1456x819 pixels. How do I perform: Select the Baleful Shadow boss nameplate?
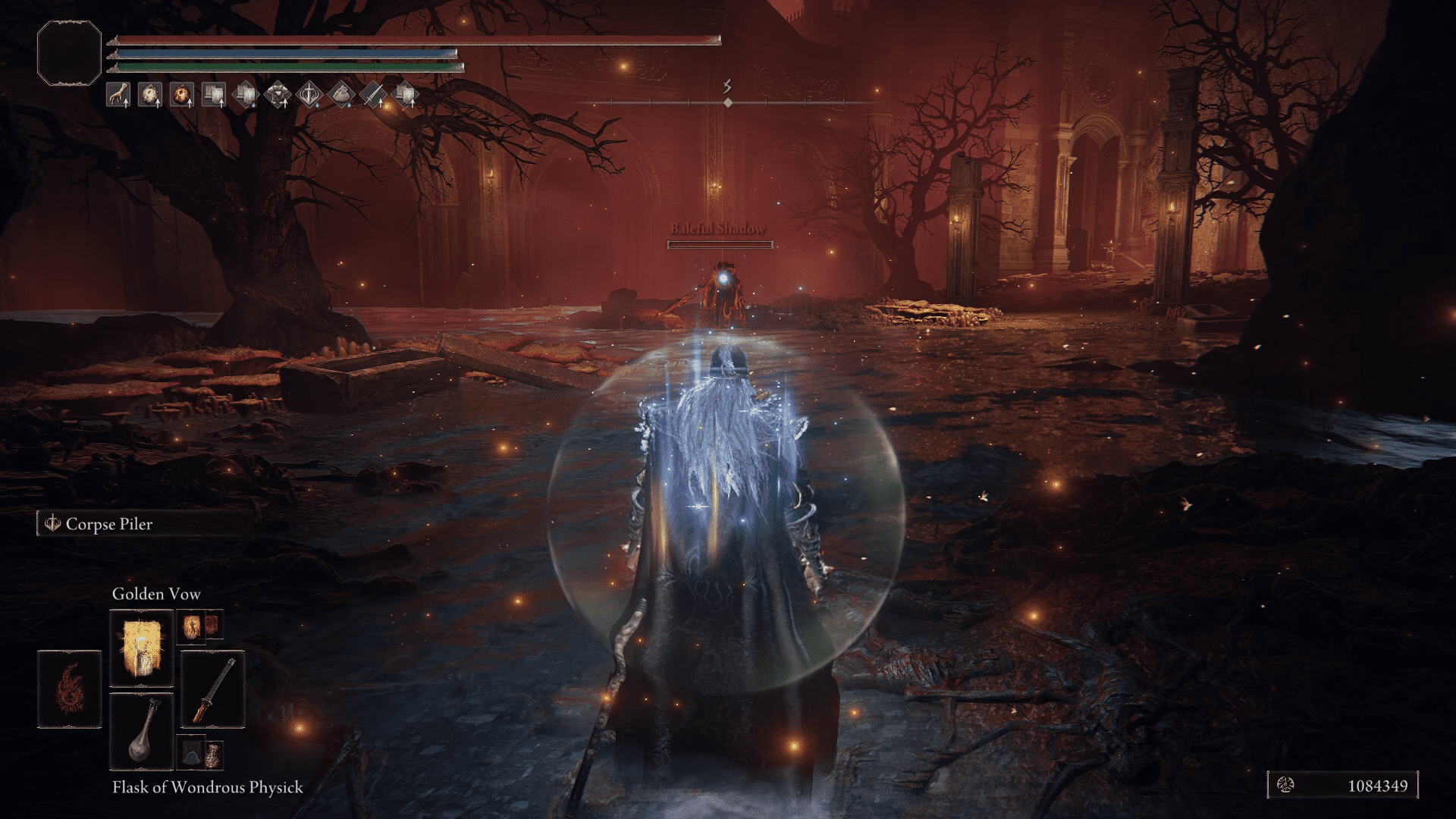[719, 226]
